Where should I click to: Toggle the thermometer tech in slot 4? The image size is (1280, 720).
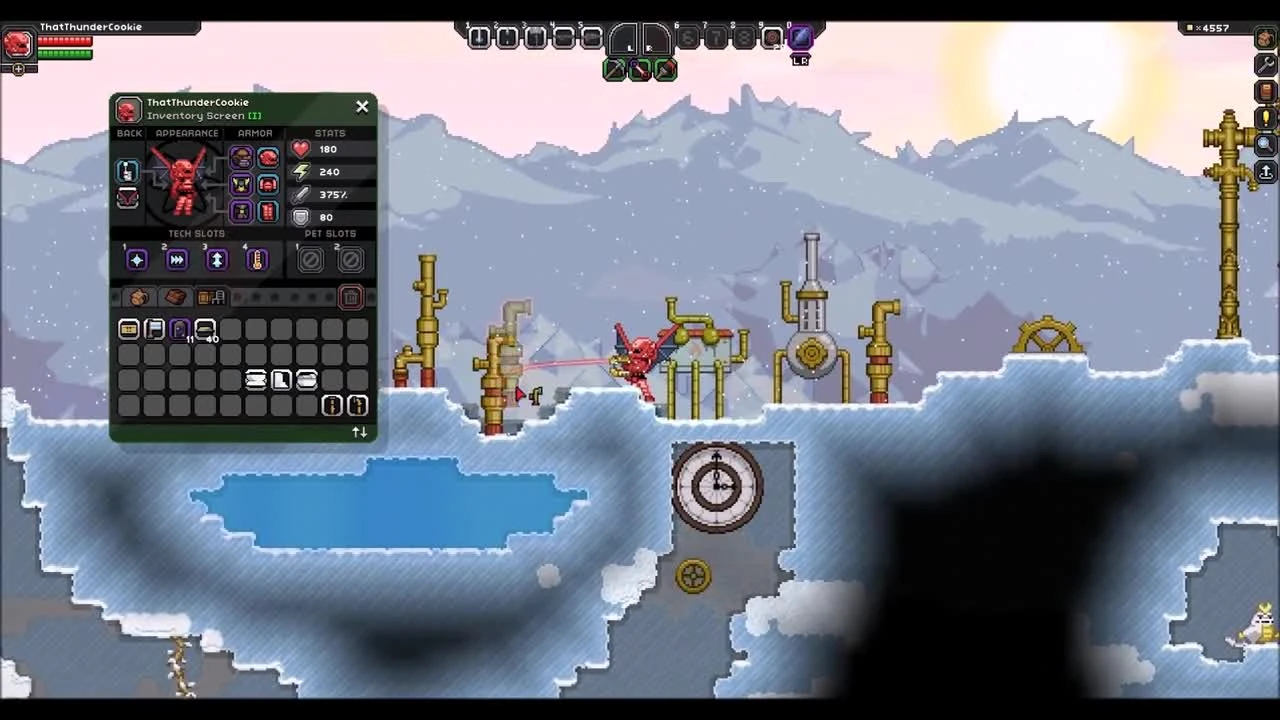click(256, 259)
